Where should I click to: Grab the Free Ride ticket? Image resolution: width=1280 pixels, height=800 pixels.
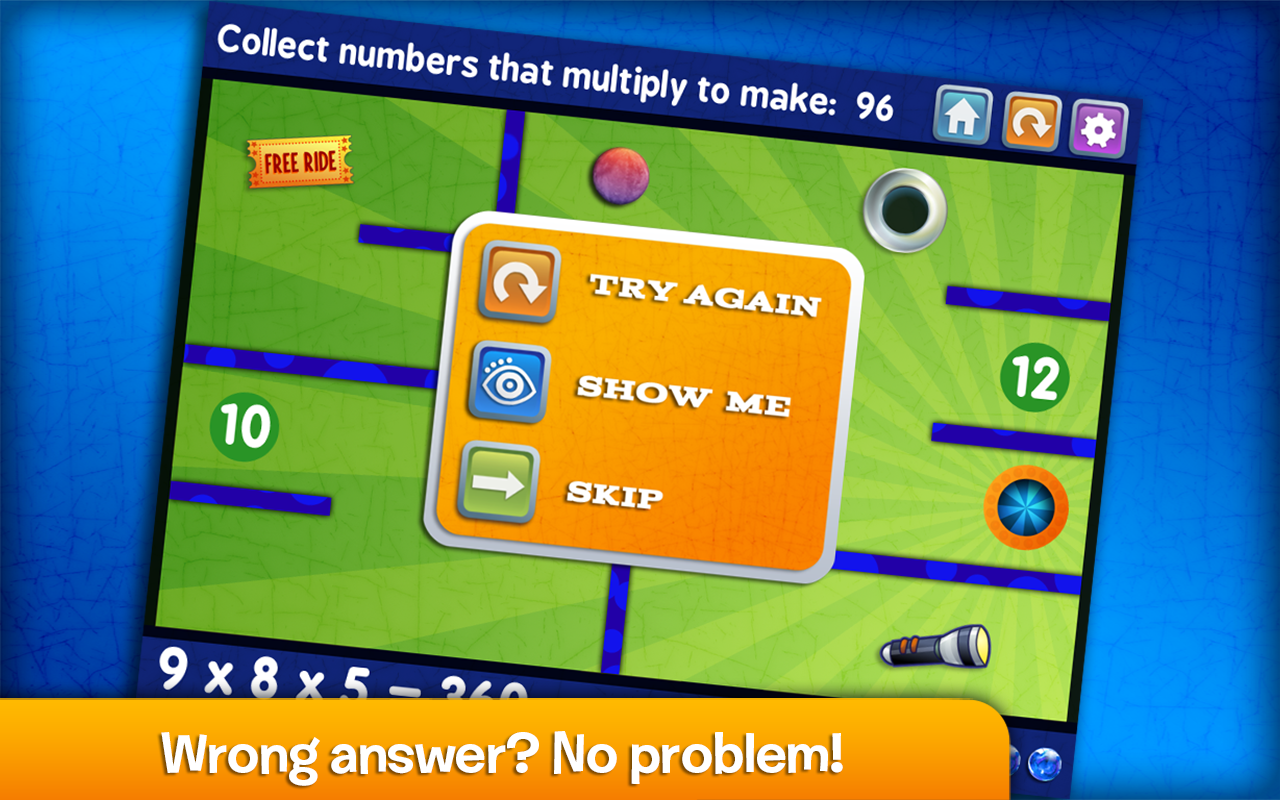[x=299, y=160]
